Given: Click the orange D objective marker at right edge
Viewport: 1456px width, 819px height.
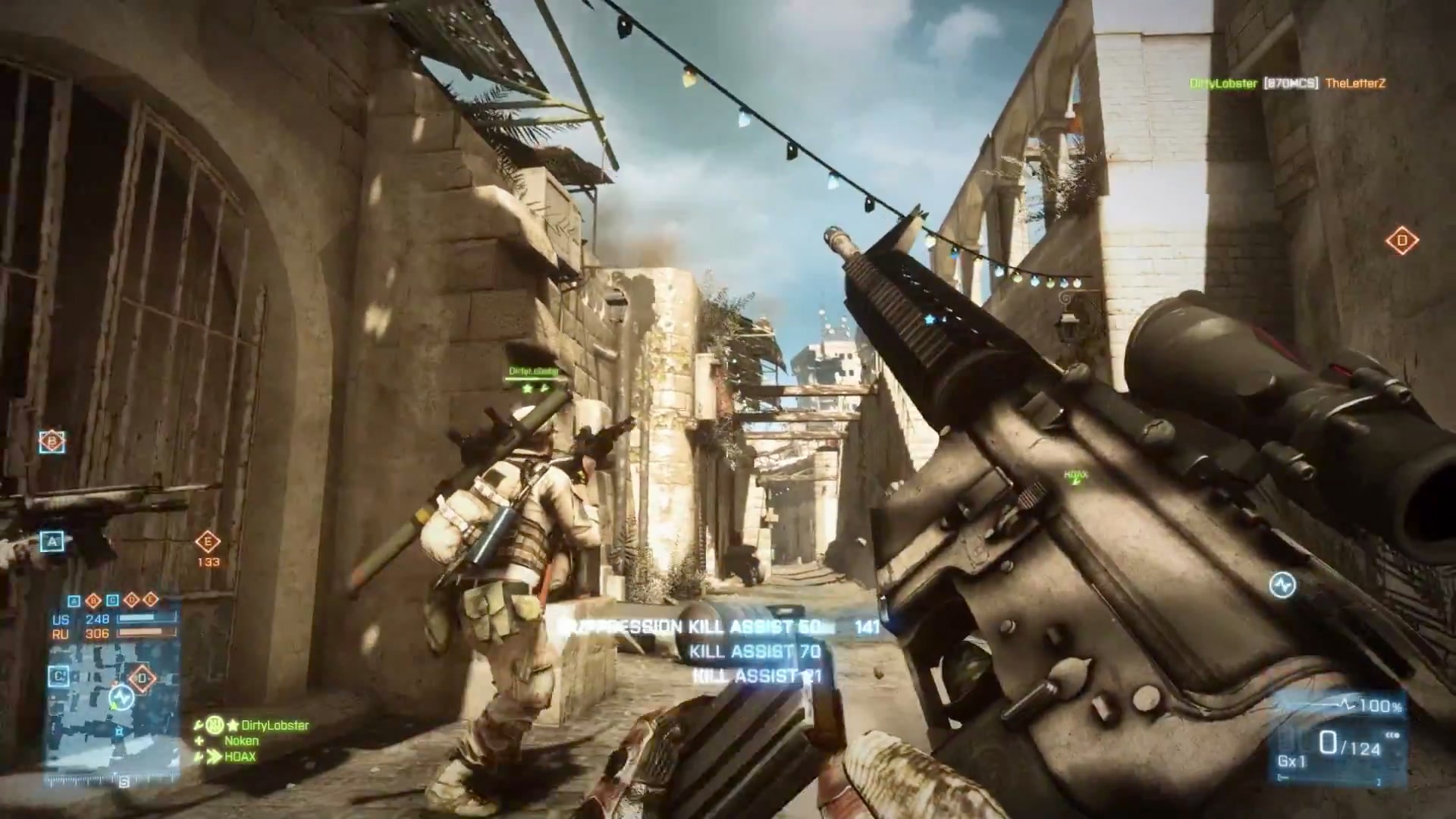Looking at the screenshot, I should click(x=1401, y=241).
